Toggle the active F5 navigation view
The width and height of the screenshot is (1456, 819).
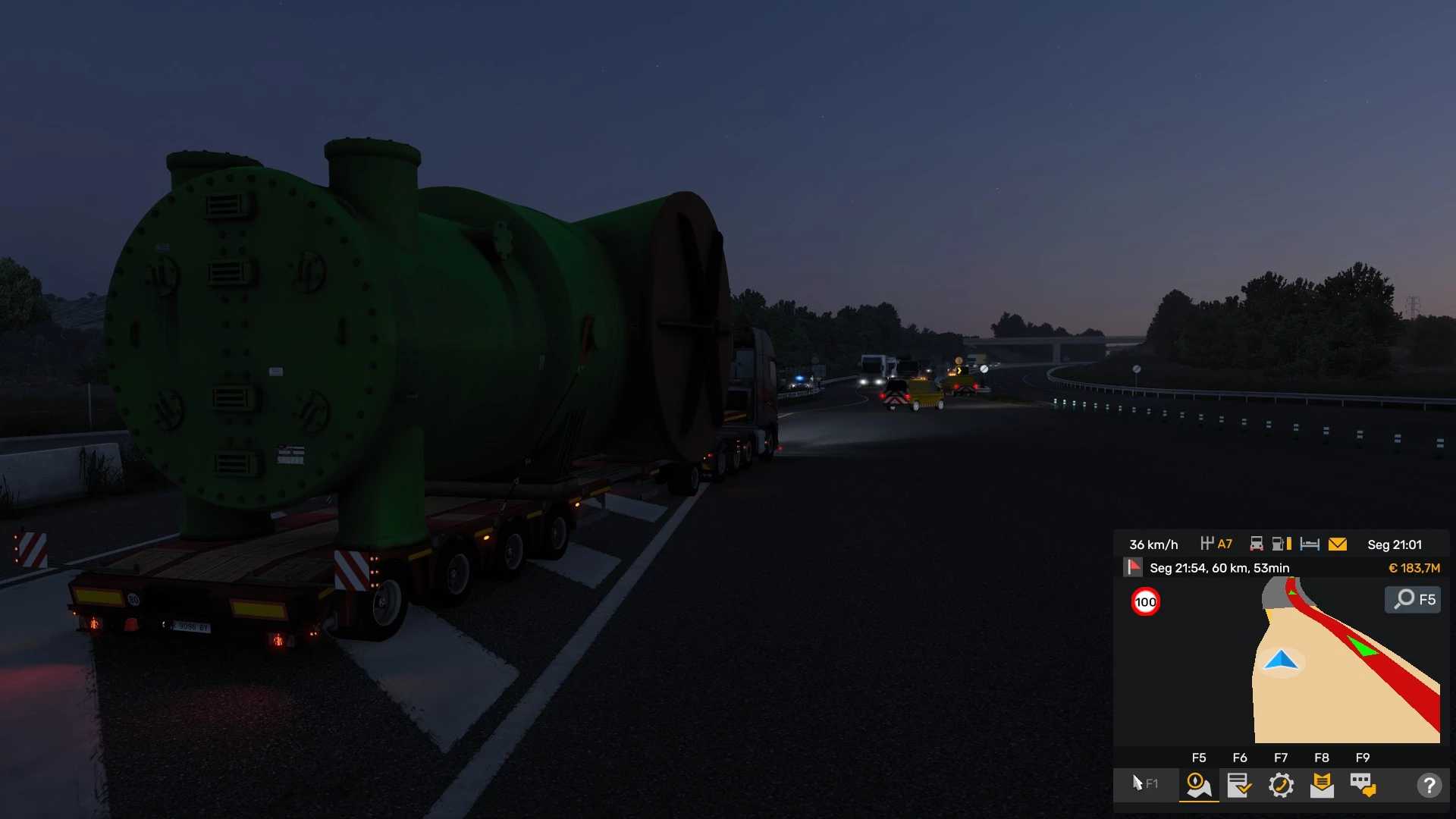pyautogui.click(x=1198, y=785)
